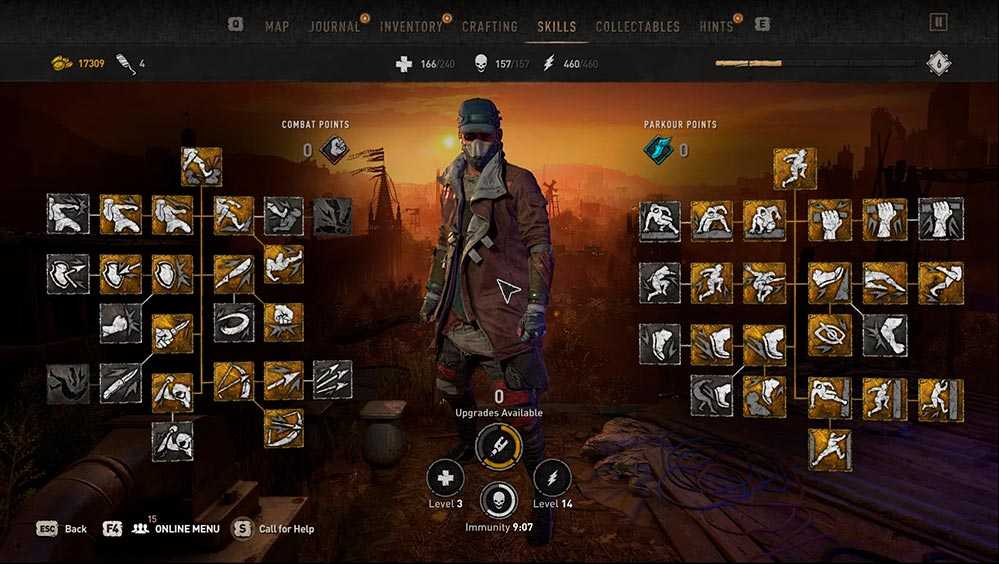Choose the triple arrows combat skill

333,380
